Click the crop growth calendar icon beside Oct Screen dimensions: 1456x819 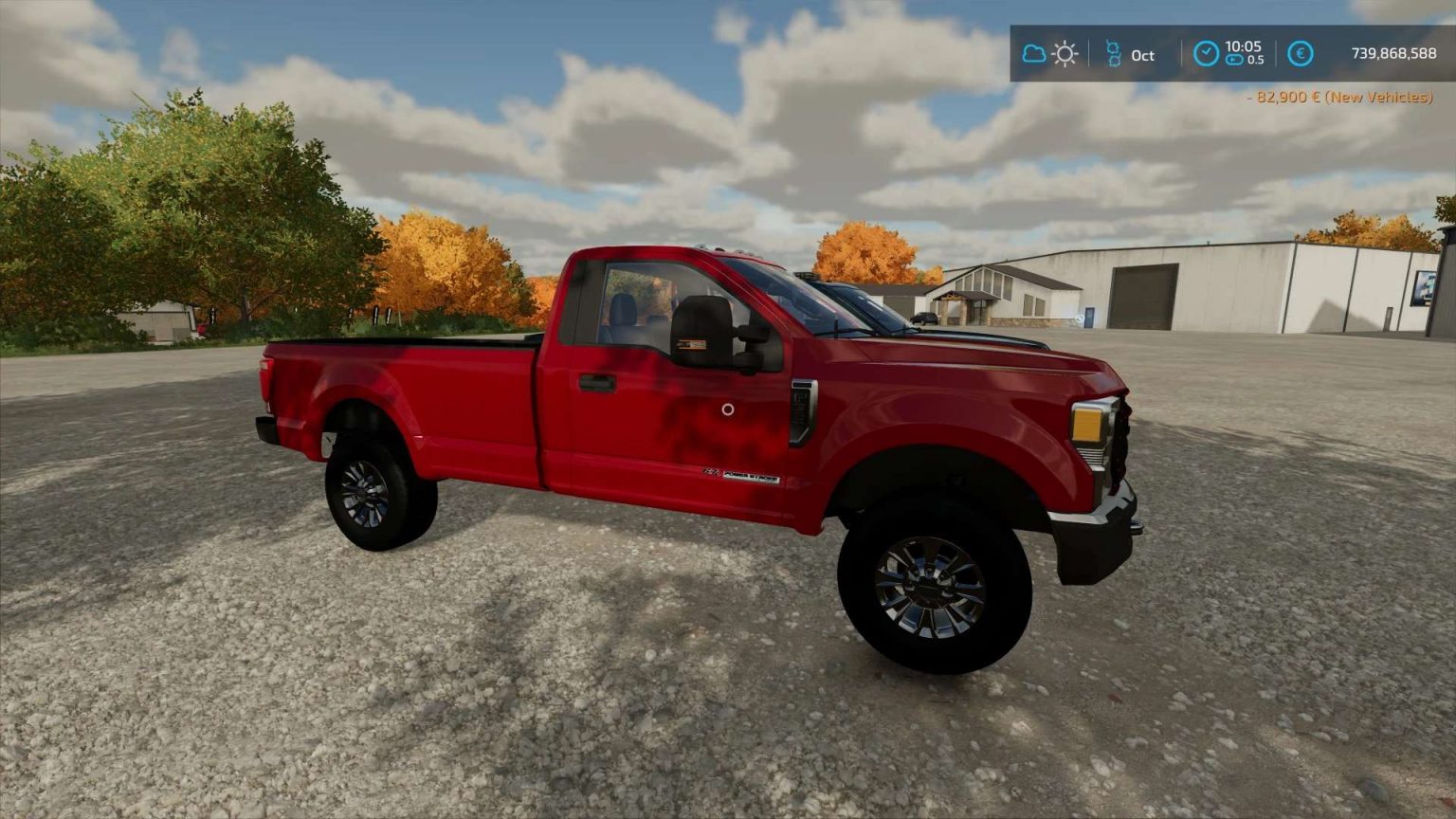point(1115,54)
